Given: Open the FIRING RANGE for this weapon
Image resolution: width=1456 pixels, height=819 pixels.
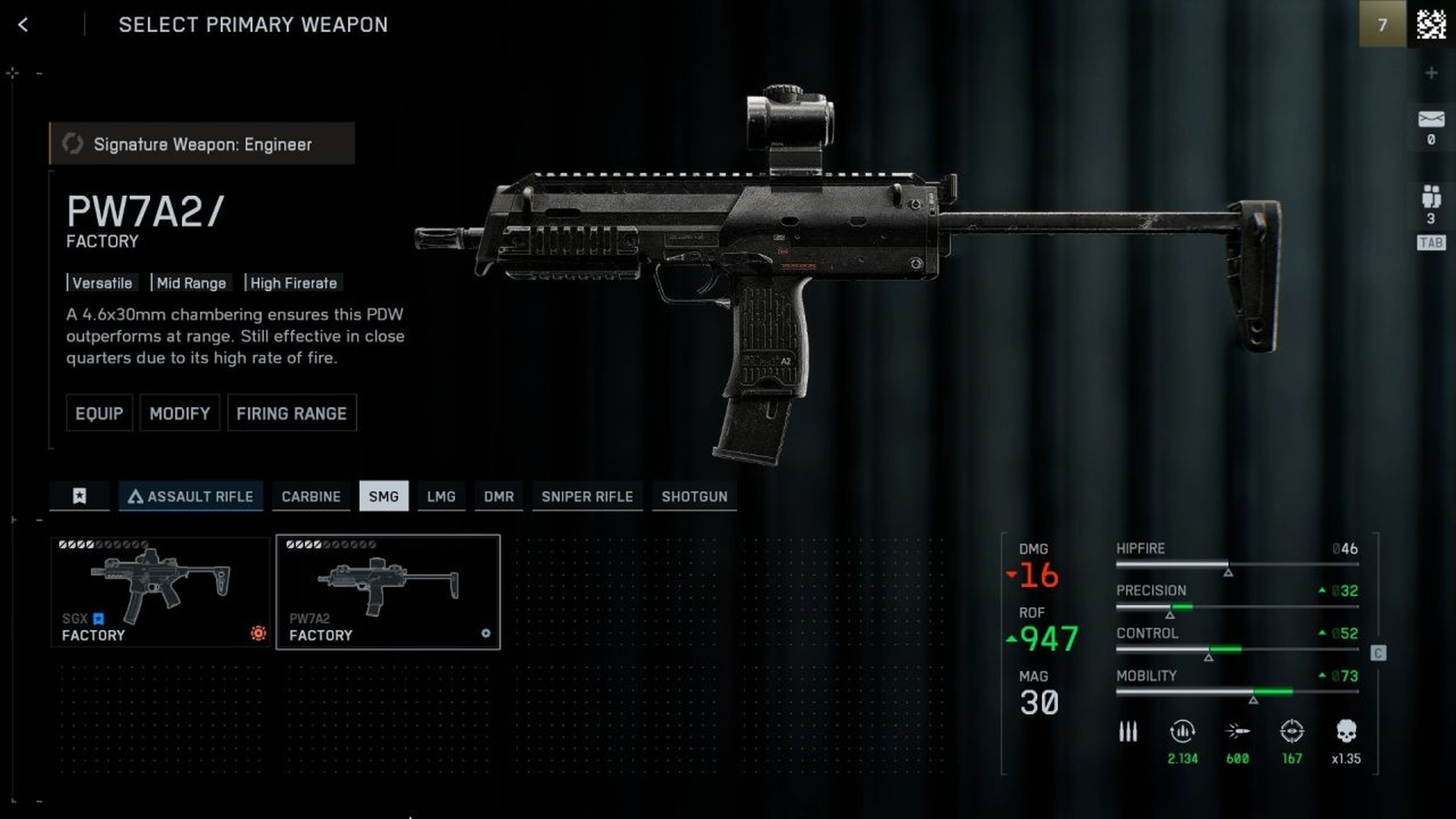Looking at the screenshot, I should point(292,413).
